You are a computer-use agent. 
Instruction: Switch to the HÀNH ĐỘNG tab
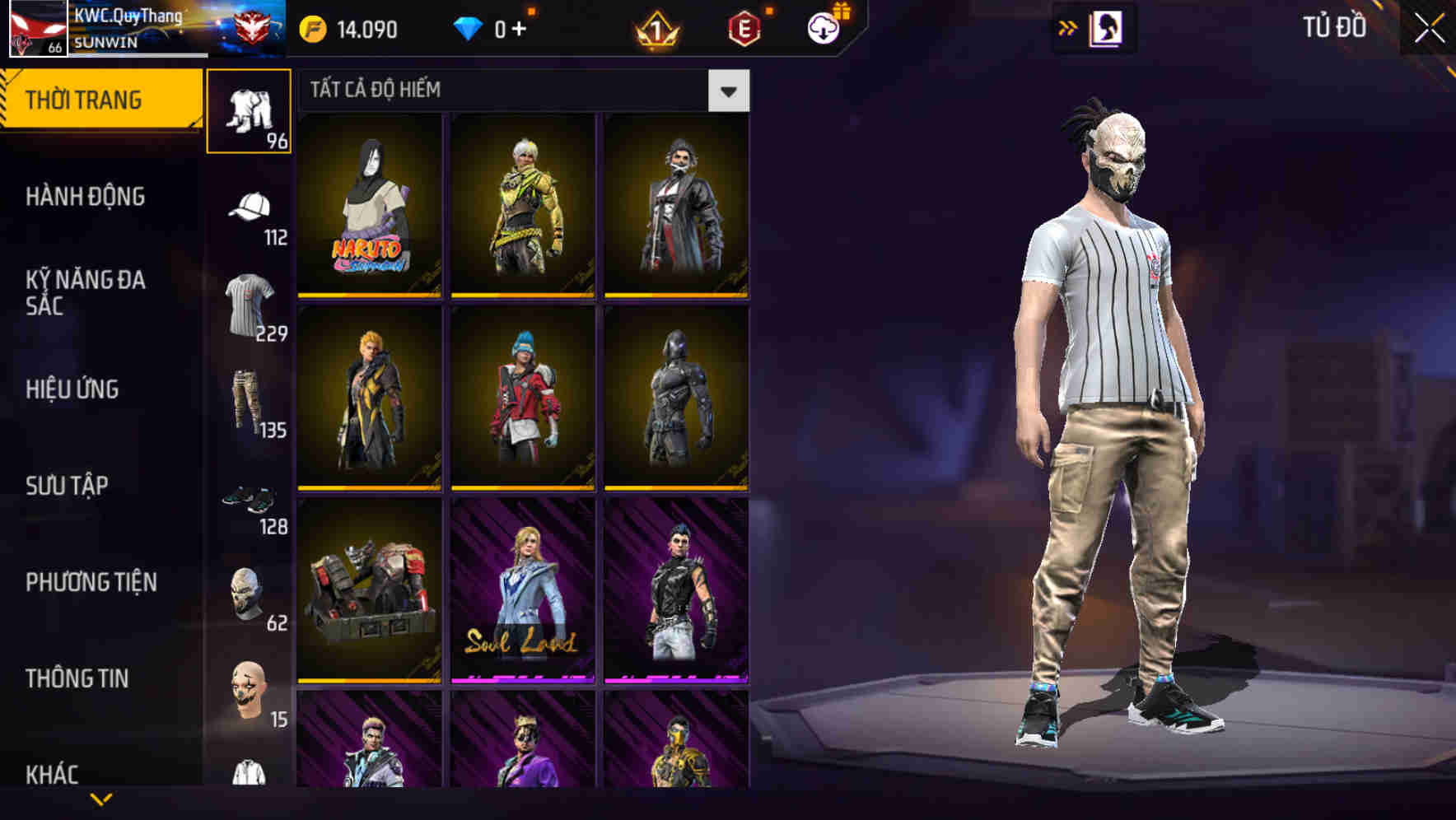[x=86, y=198]
